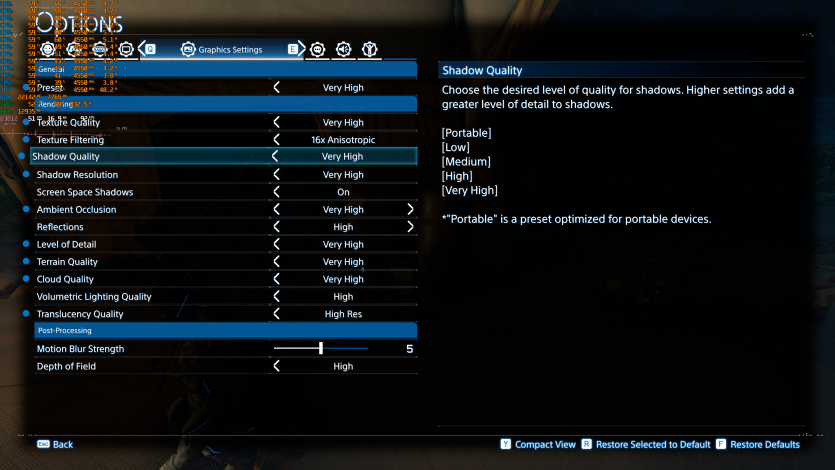Raise Reflections quality using right arrow
835x470 pixels.
pos(410,227)
